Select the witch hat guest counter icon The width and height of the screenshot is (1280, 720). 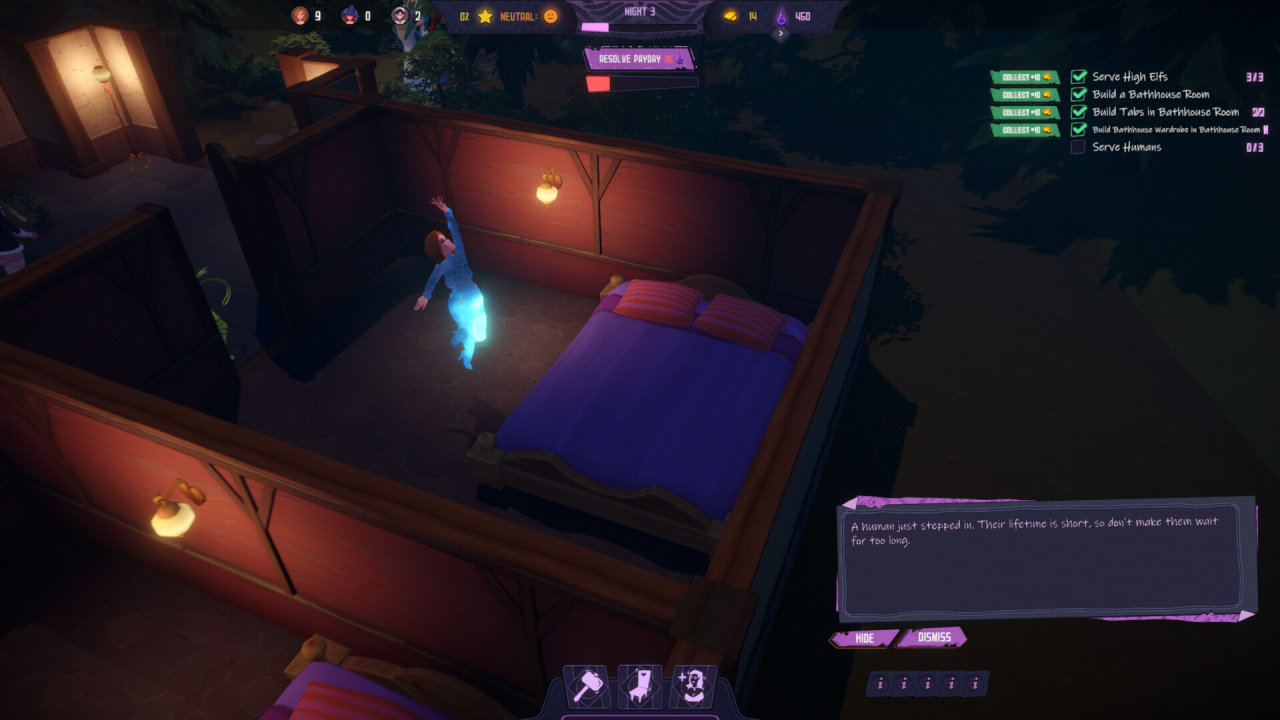pos(349,15)
